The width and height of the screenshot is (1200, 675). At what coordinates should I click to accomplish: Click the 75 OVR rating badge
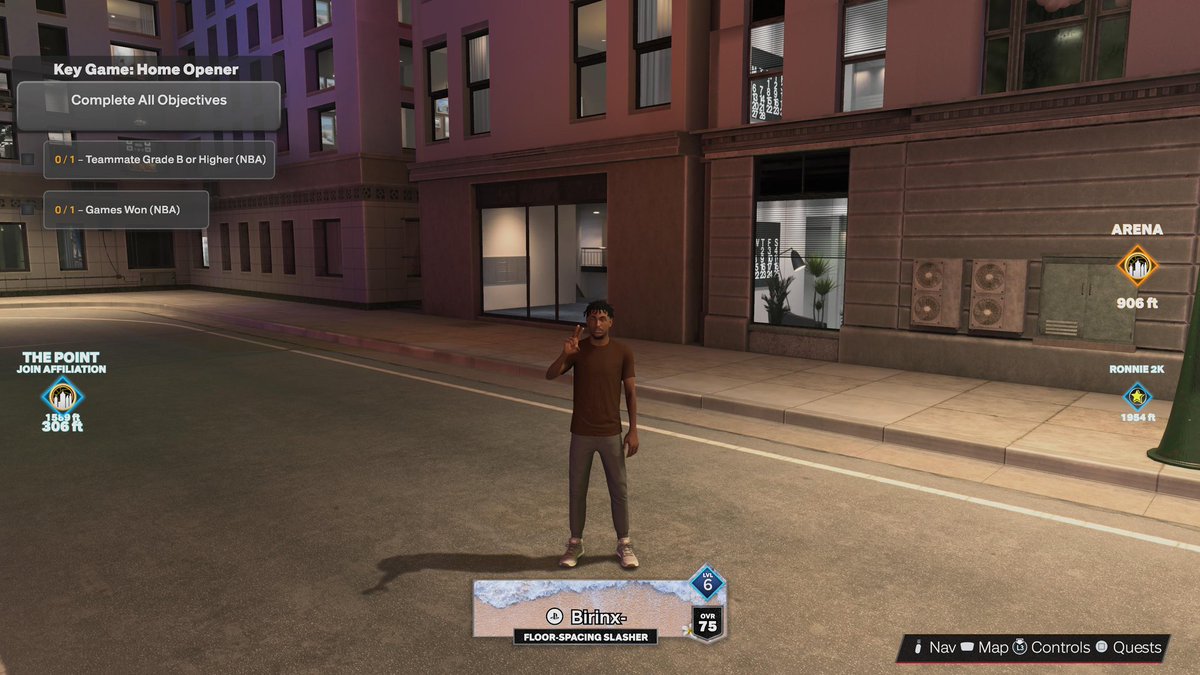coord(707,622)
